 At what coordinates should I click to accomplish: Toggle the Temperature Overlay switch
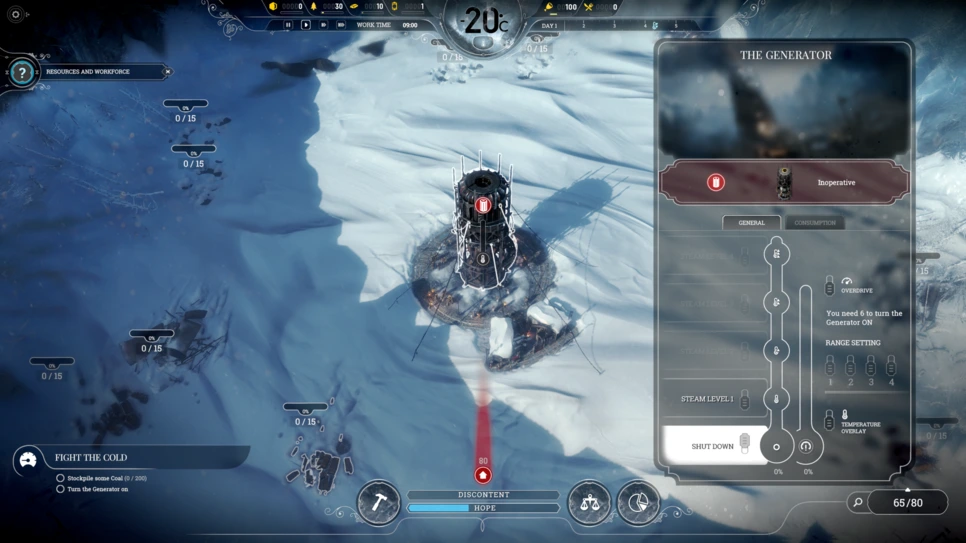click(x=829, y=420)
